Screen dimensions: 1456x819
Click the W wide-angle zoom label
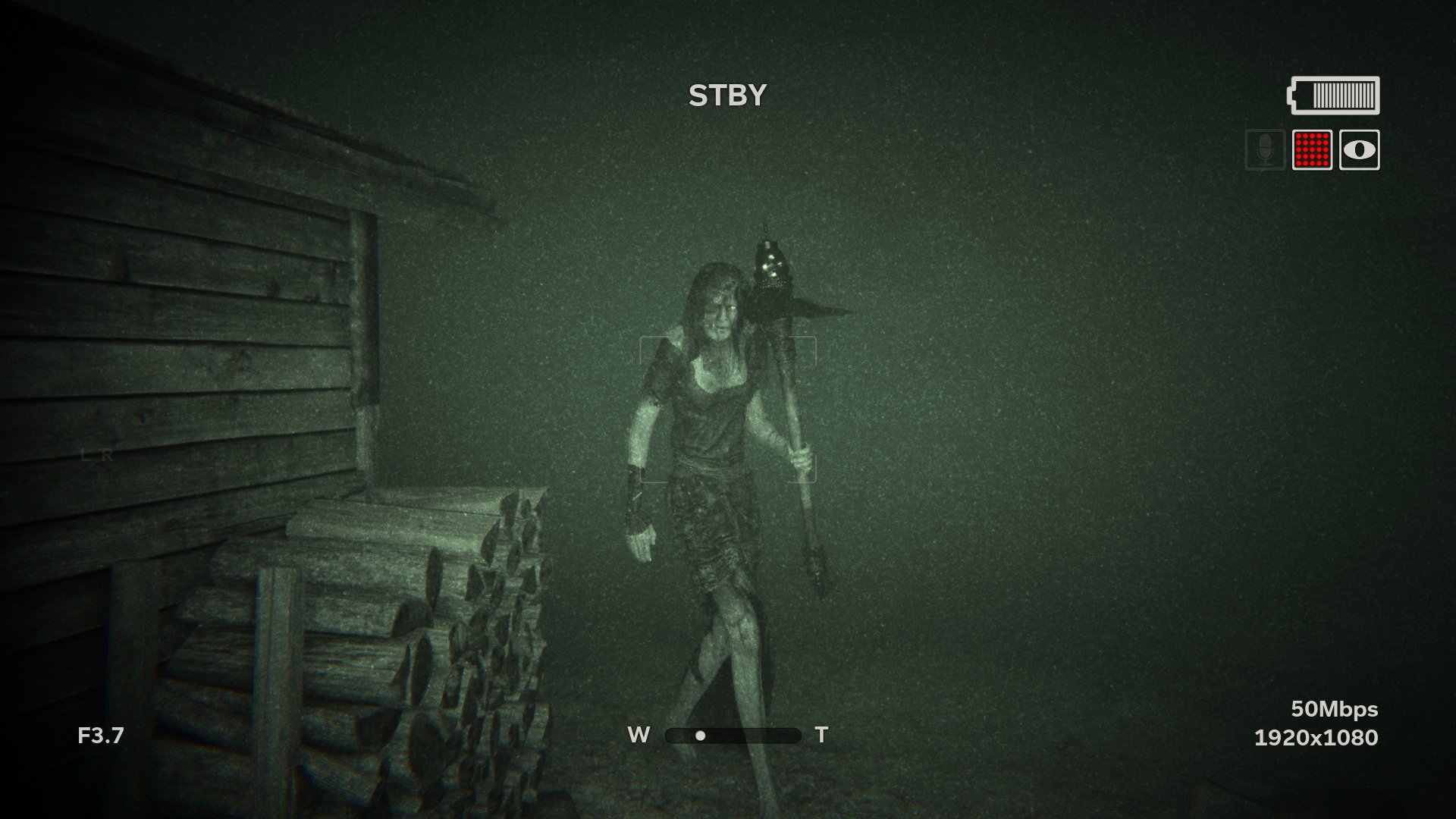[639, 734]
